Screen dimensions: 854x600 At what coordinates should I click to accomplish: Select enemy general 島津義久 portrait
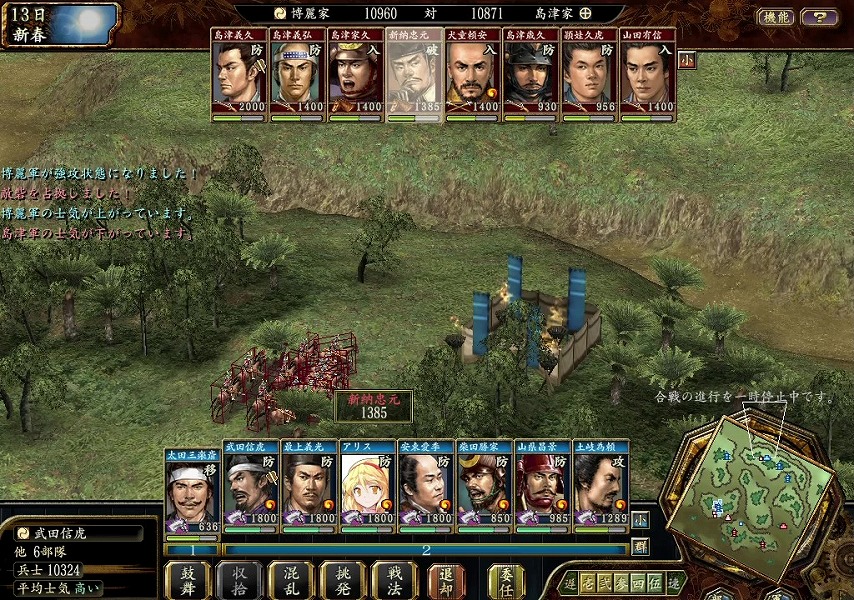239,75
